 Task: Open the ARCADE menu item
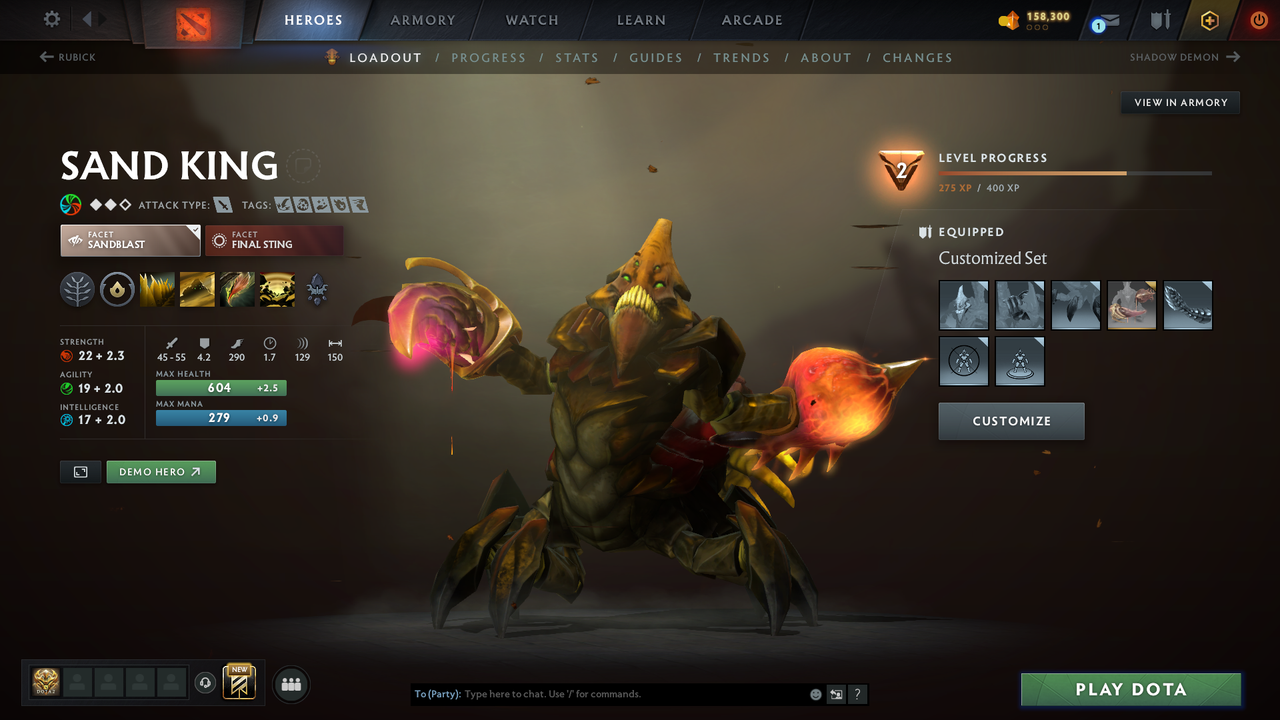751,19
